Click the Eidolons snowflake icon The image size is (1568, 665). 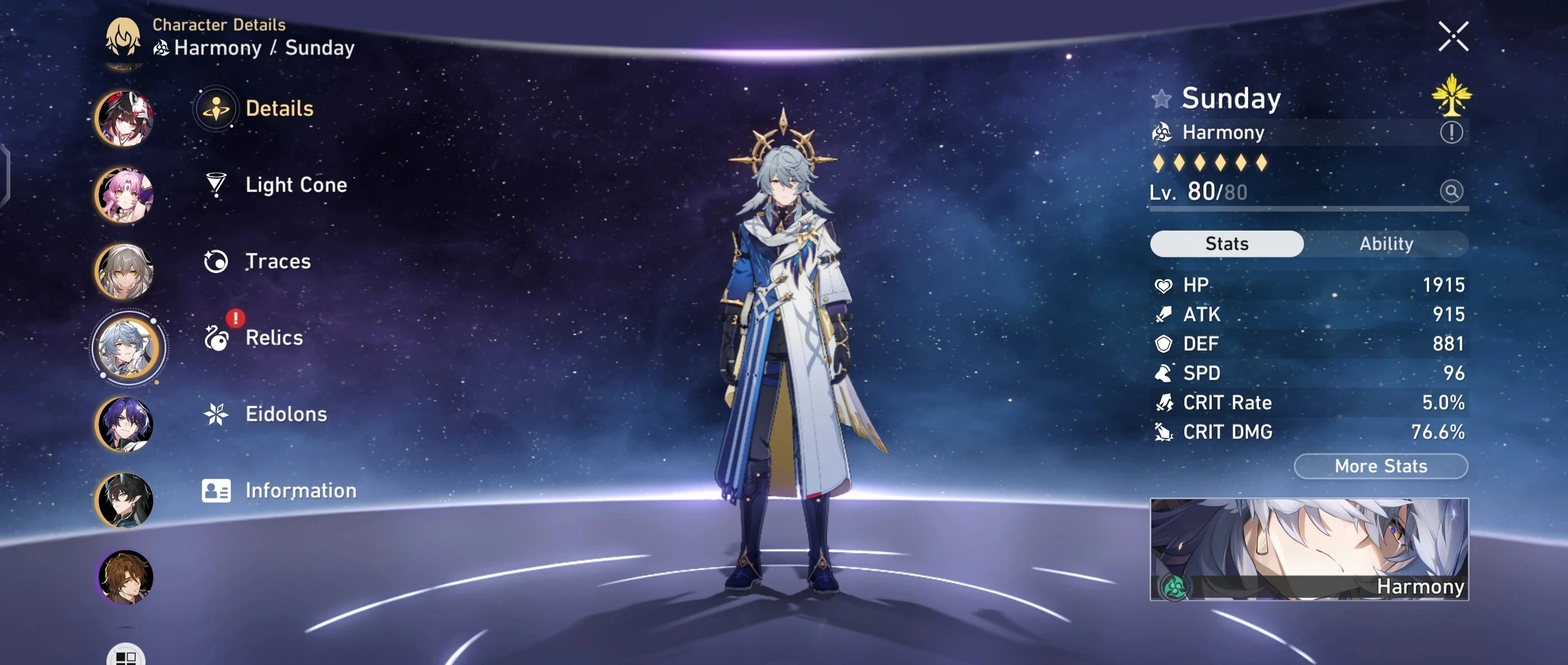[216, 415]
